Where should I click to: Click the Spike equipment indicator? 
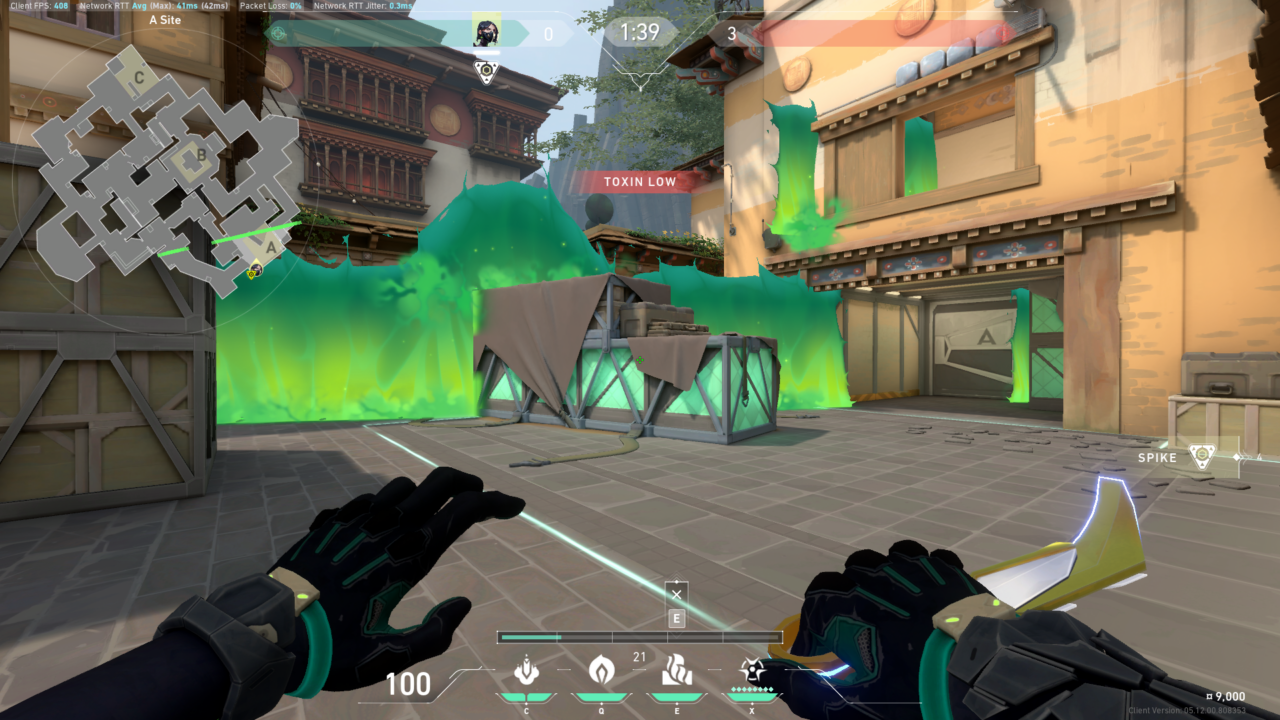[x=1201, y=457]
